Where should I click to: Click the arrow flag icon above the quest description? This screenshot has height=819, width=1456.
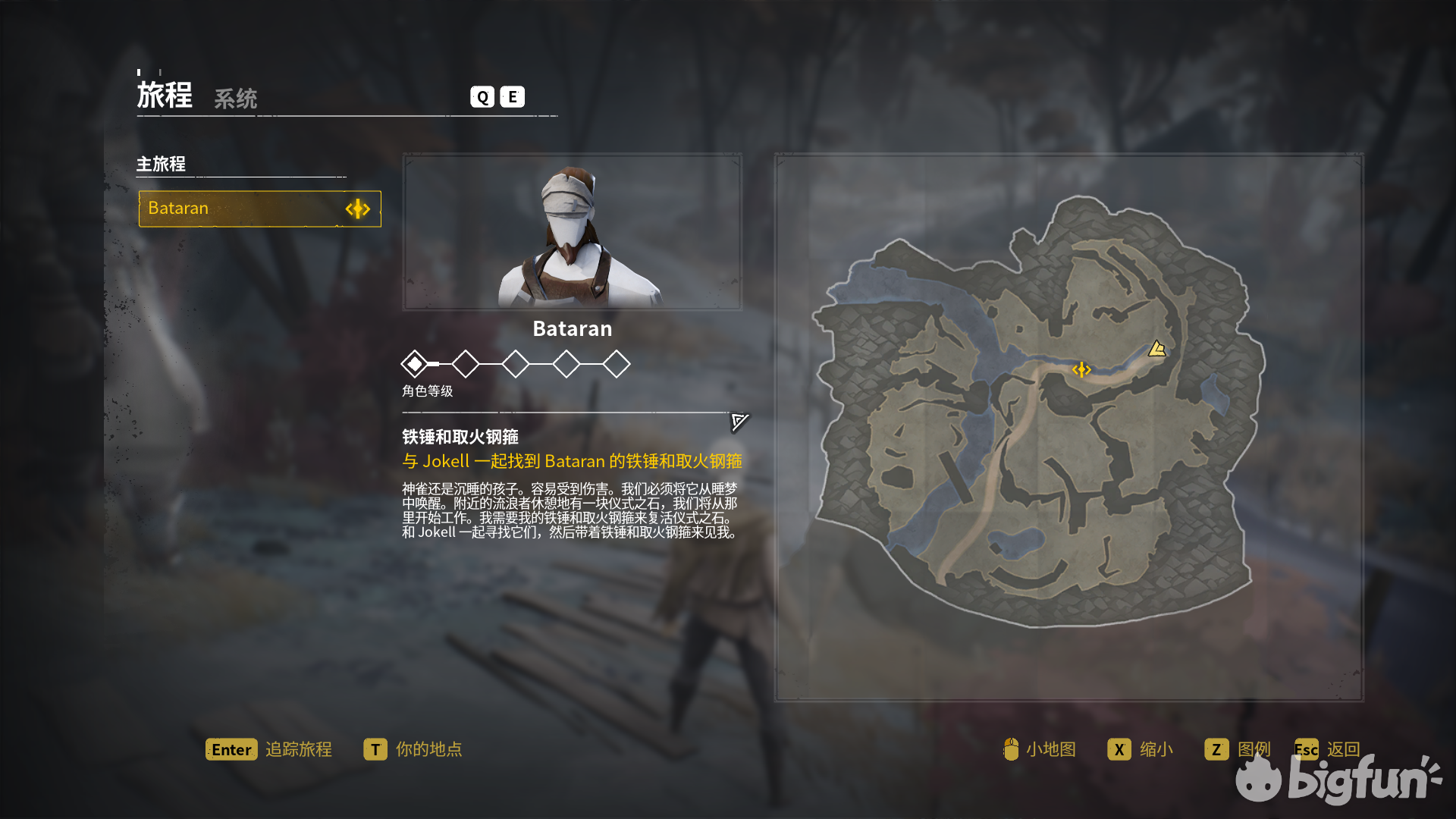(739, 422)
